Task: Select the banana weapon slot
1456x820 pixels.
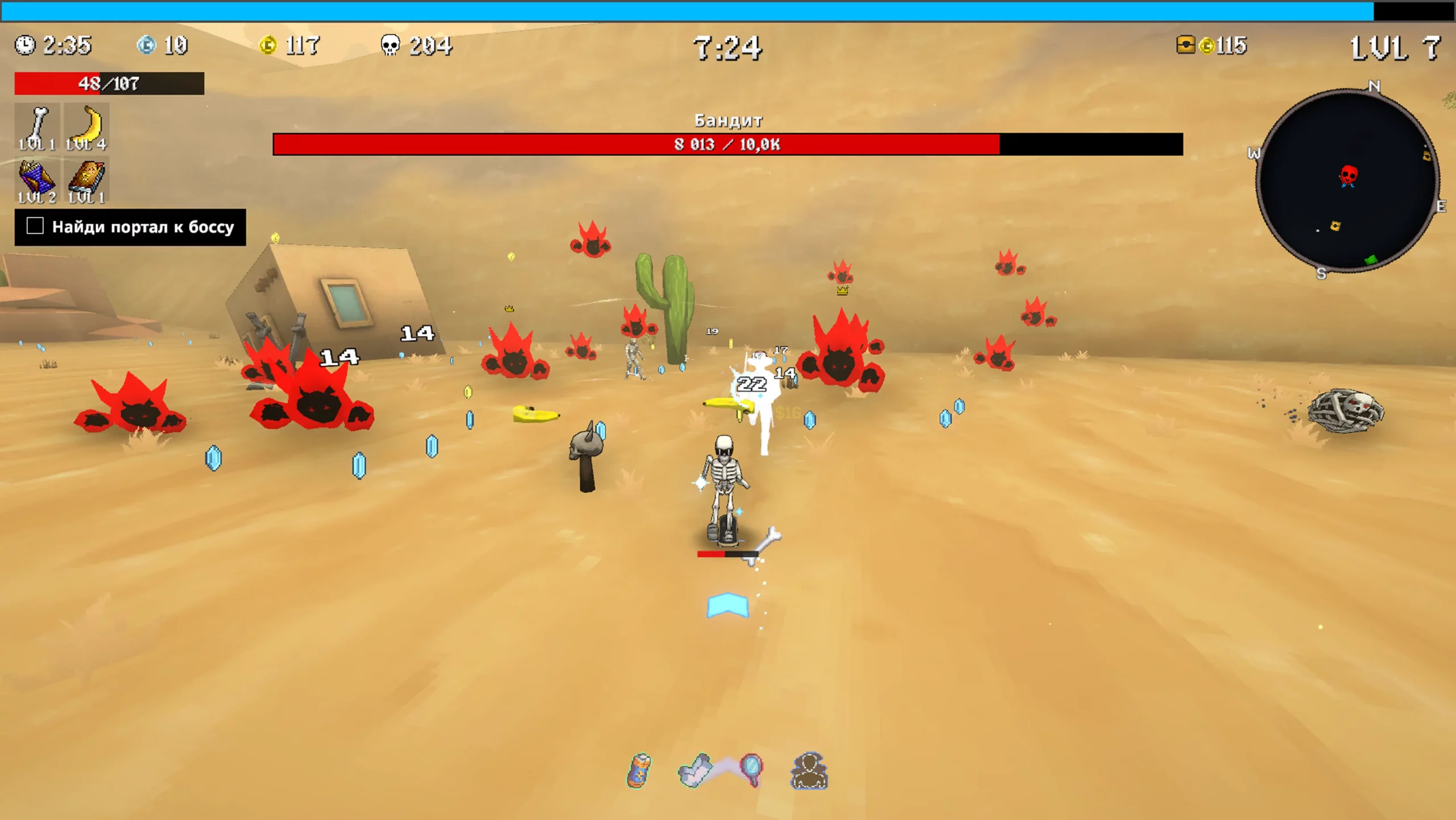Action: (86, 126)
